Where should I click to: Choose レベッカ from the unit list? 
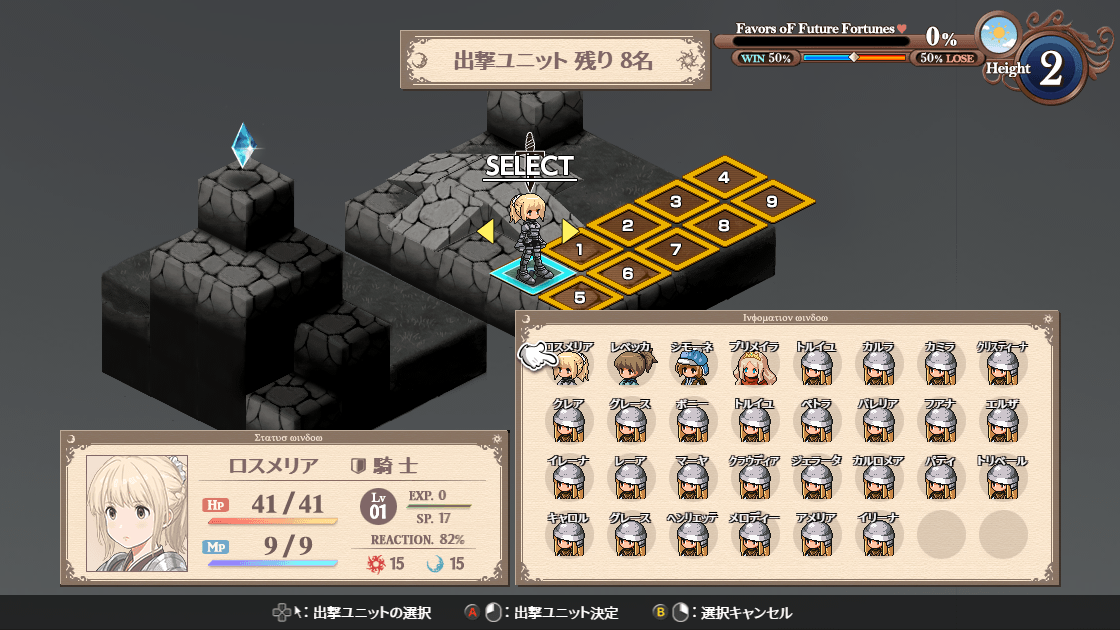click(631, 366)
